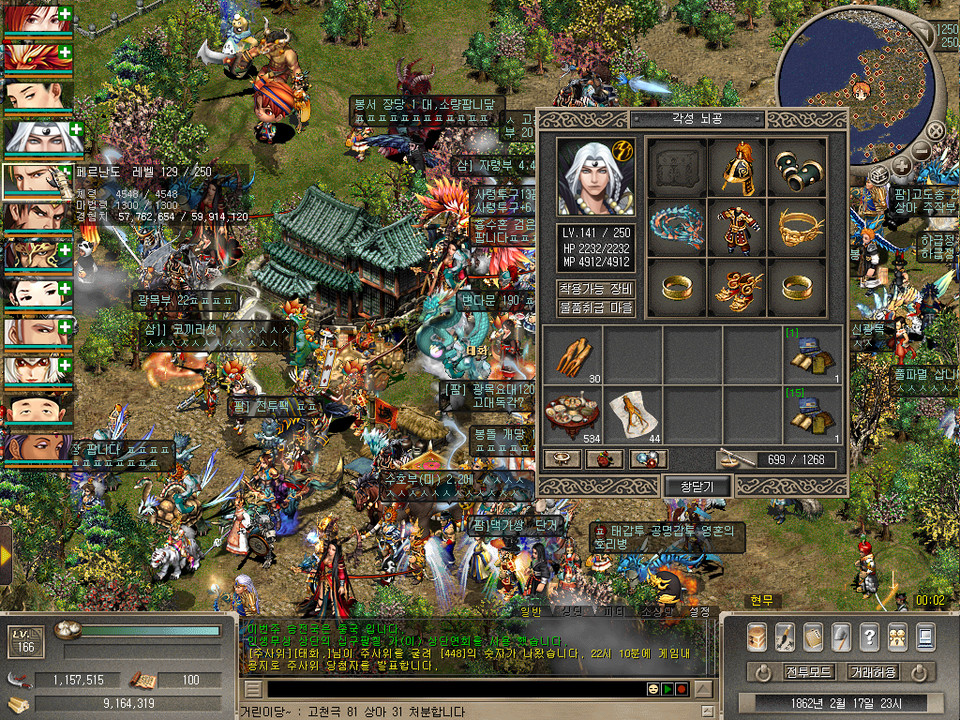Switch to the 일반 chat tab

coord(530,611)
